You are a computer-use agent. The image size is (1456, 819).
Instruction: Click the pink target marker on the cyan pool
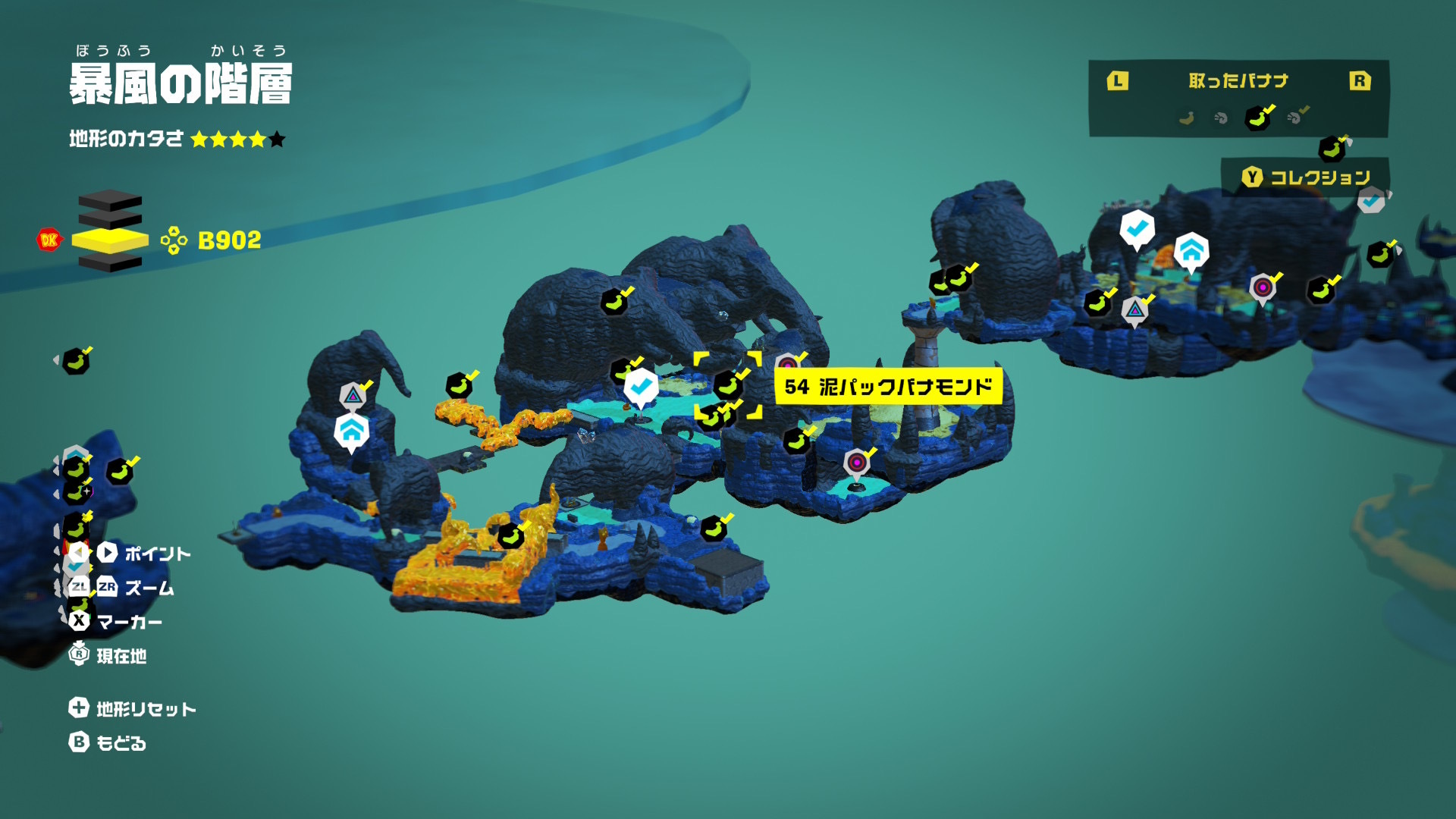pos(857,463)
